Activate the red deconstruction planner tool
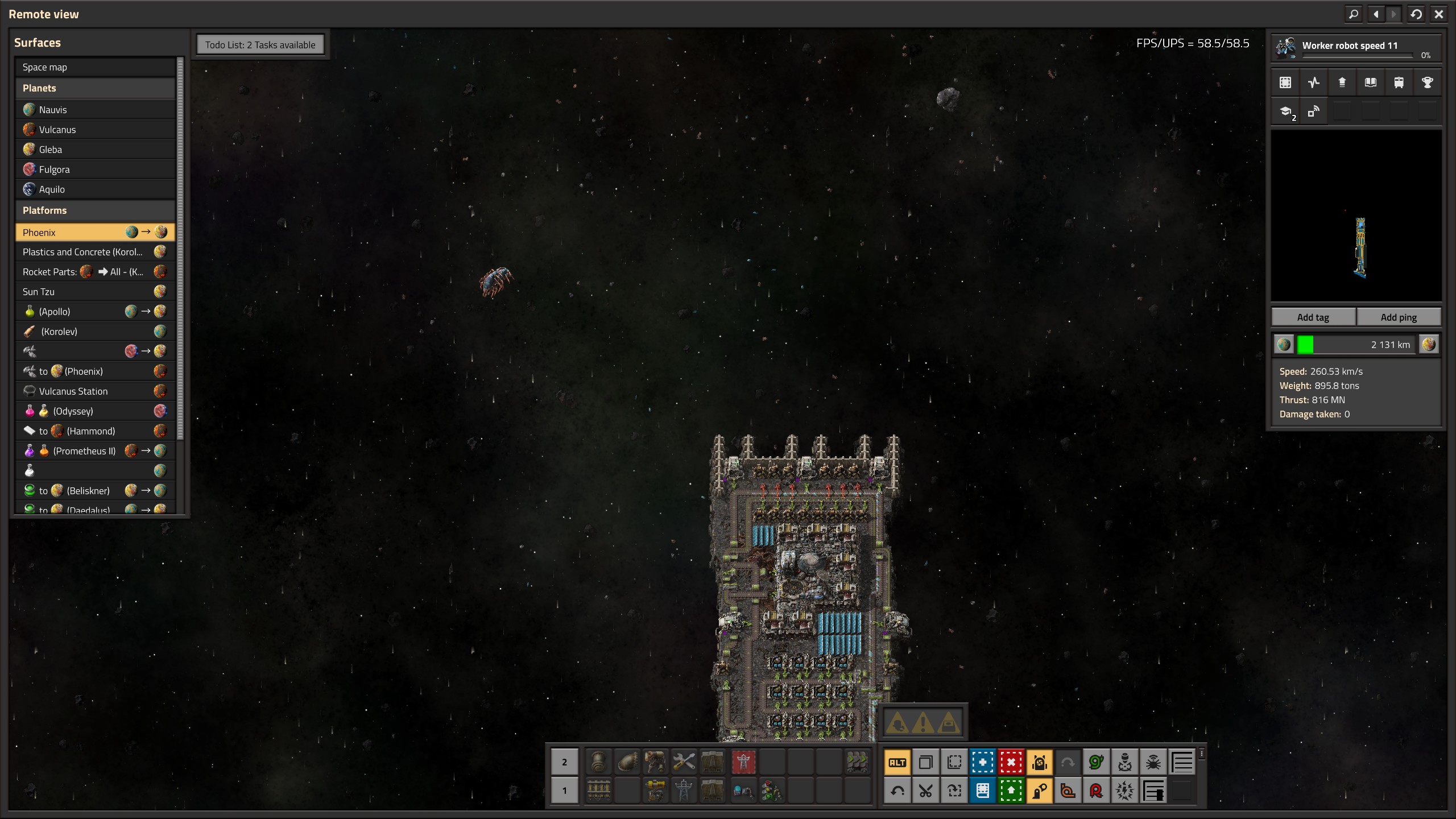The image size is (1456, 819). [x=1011, y=763]
